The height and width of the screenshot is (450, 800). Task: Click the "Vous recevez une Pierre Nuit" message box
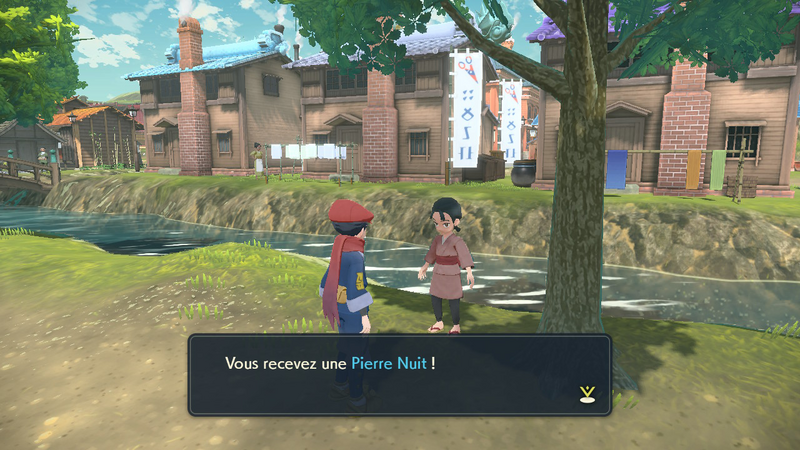399,374
